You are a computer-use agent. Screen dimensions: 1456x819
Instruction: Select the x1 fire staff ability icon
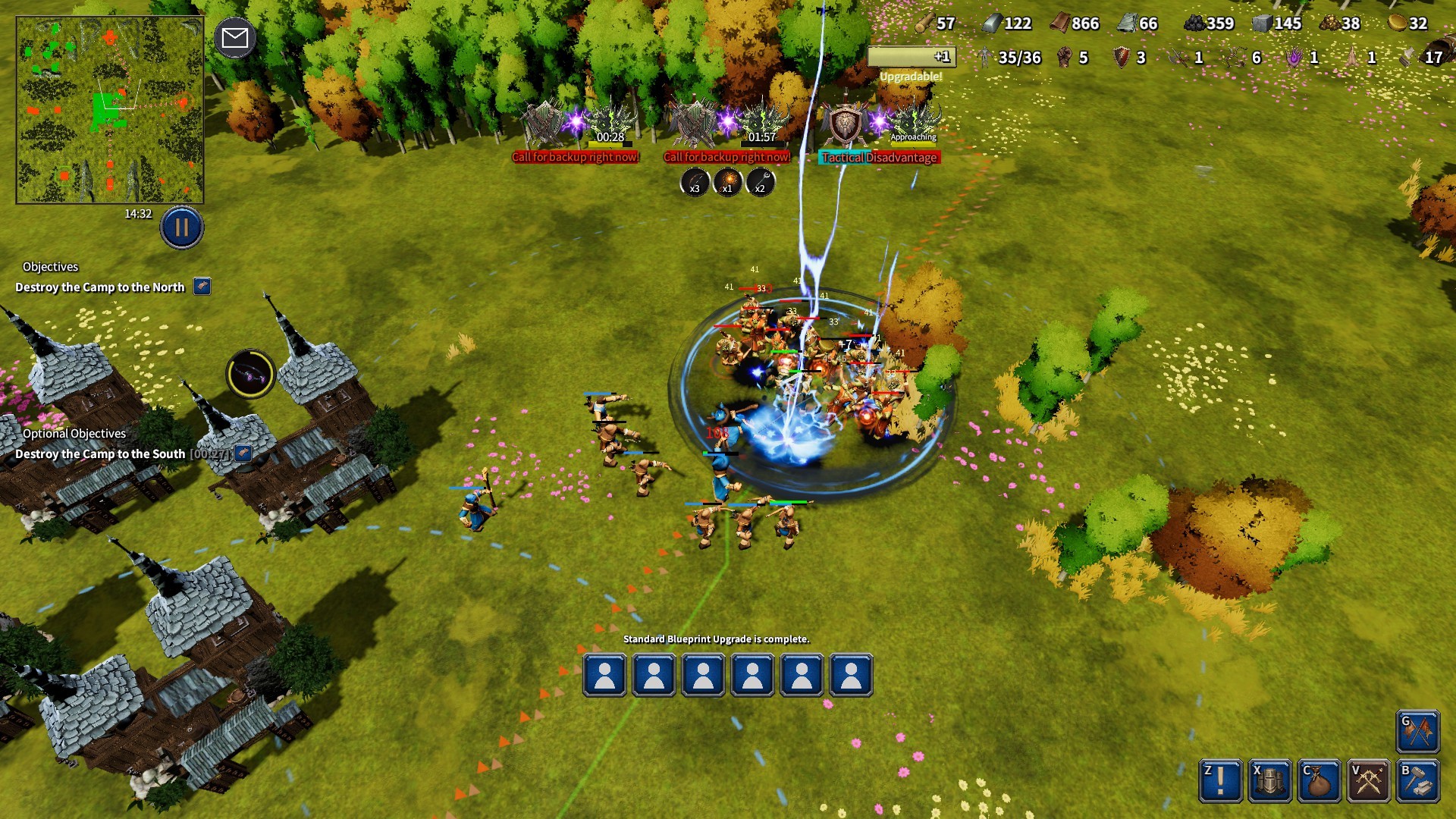pos(726,183)
